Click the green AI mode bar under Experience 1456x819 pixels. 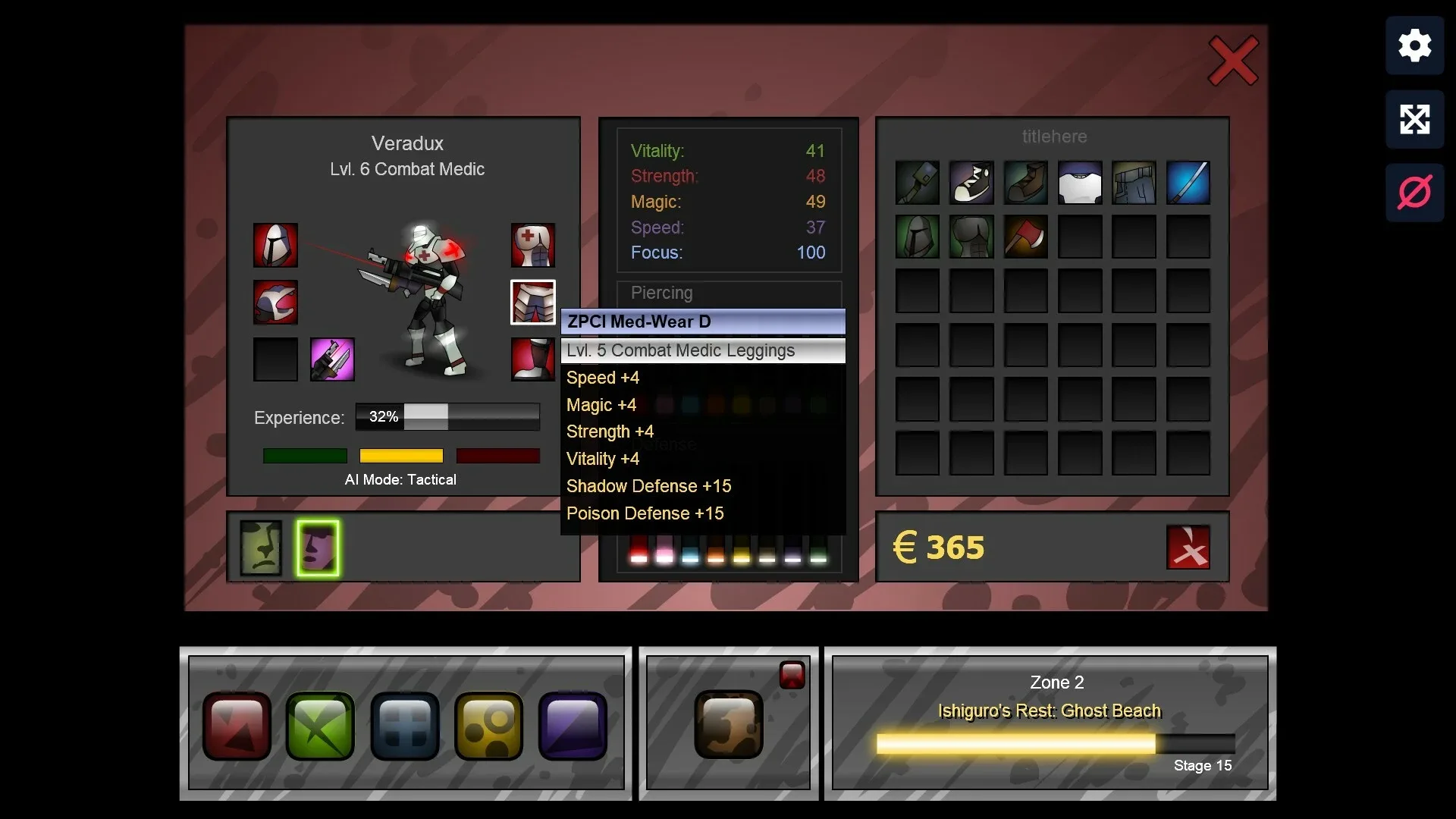[304, 456]
